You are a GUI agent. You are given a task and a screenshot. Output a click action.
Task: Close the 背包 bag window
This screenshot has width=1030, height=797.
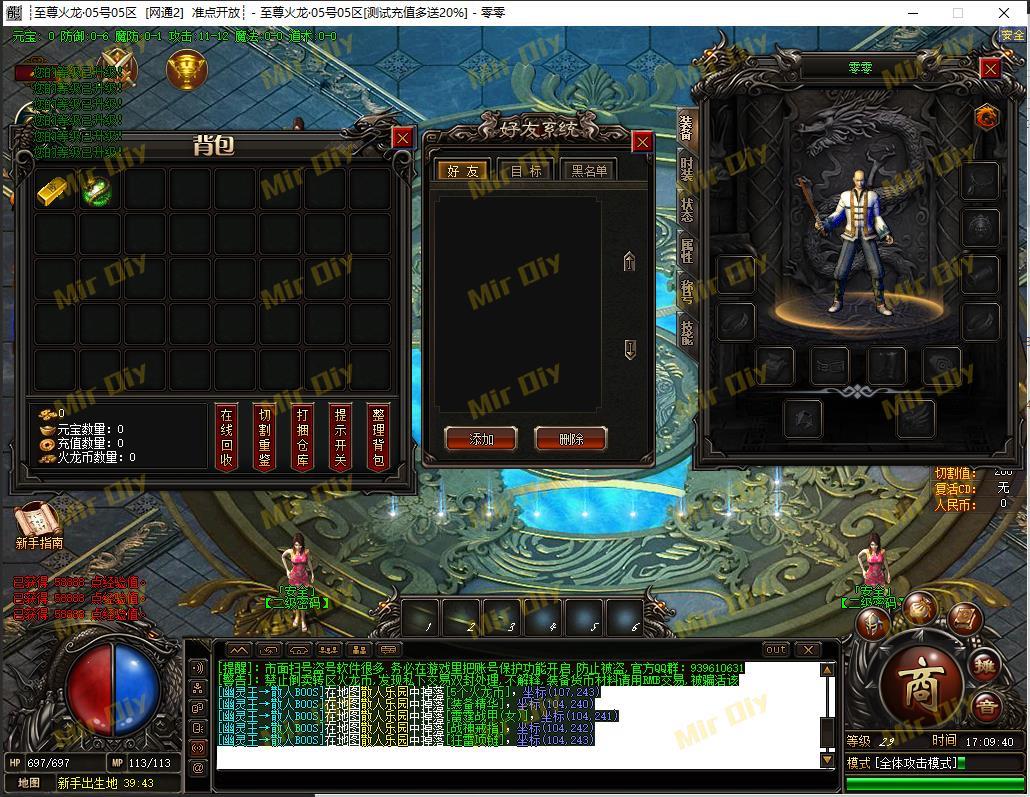click(x=402, y=138)
